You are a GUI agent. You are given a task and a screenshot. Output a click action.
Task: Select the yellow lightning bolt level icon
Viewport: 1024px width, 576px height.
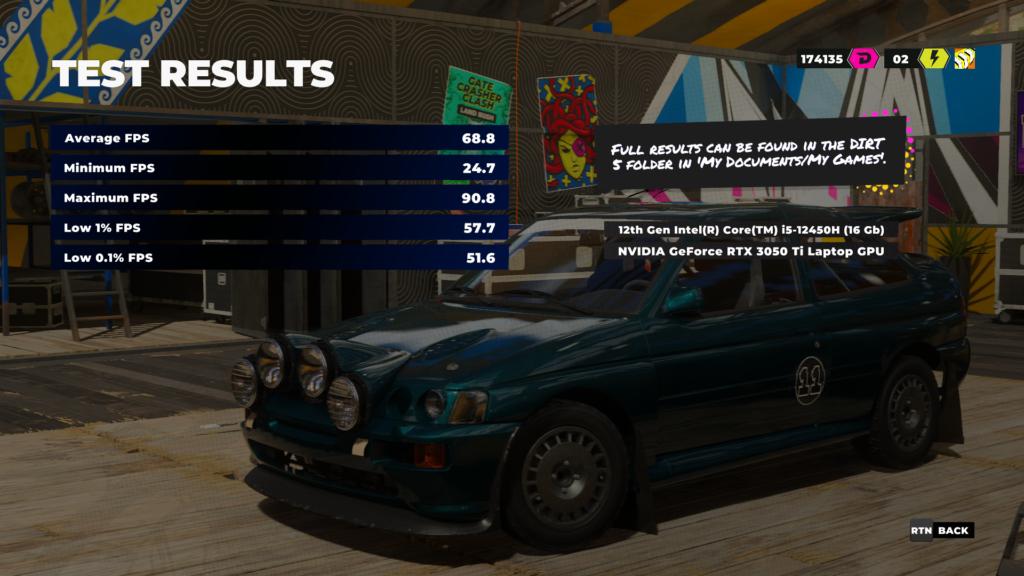(933, 59)
